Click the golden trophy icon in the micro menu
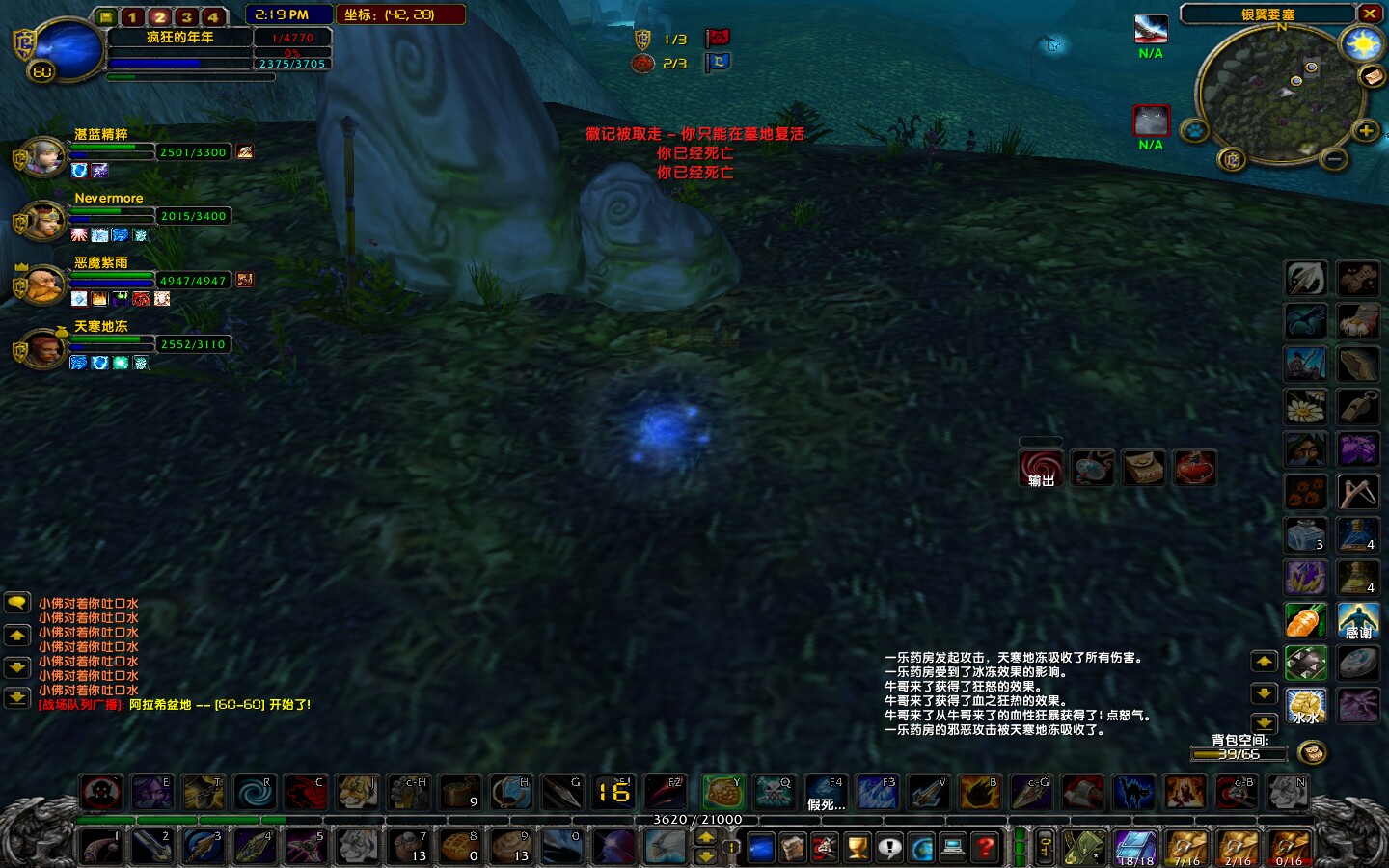Viewport: 1389px width, 868px height. [857, 847]
